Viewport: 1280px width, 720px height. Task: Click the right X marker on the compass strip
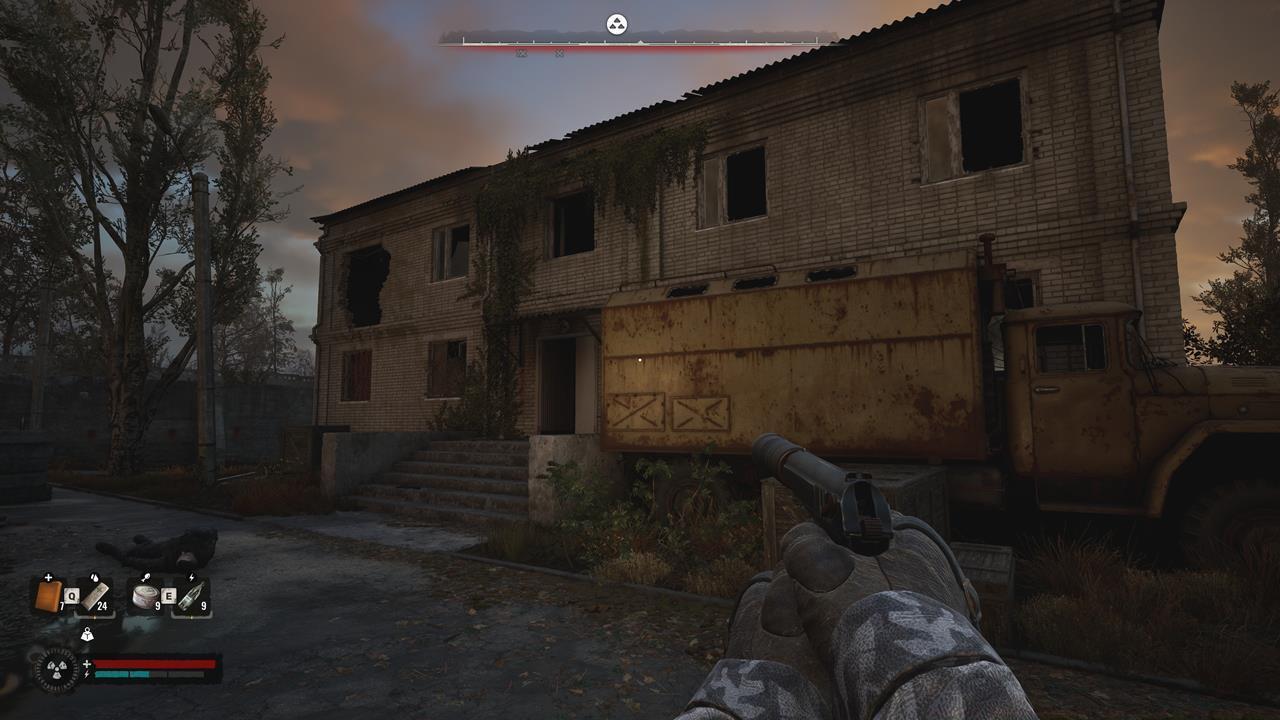pos(559,53)
